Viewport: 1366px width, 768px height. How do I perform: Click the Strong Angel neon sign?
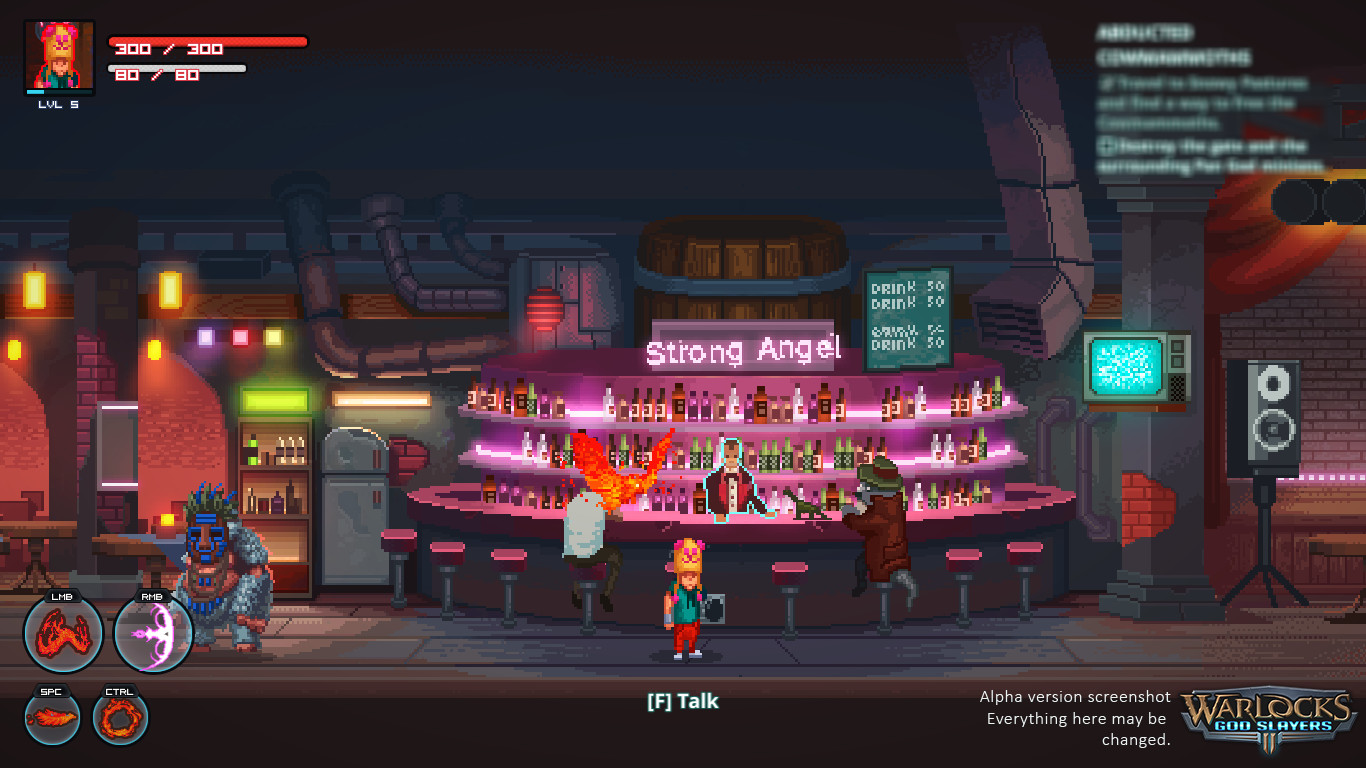click(x=742, y=350)
